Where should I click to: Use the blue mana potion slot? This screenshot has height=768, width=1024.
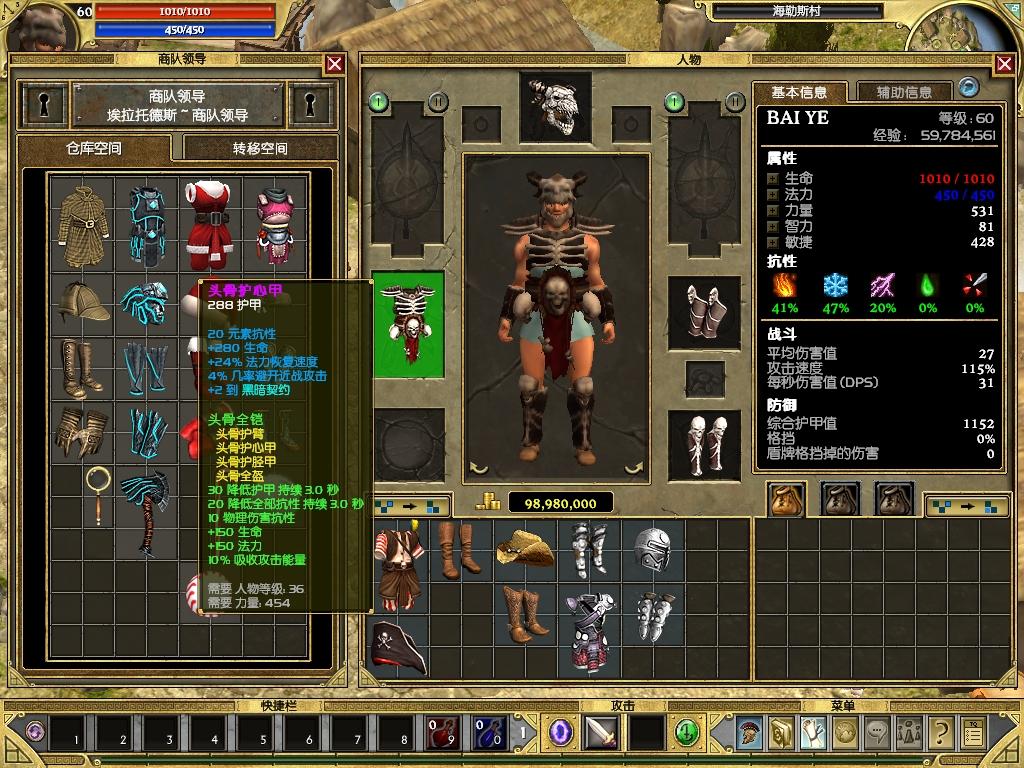pos(488,733)
